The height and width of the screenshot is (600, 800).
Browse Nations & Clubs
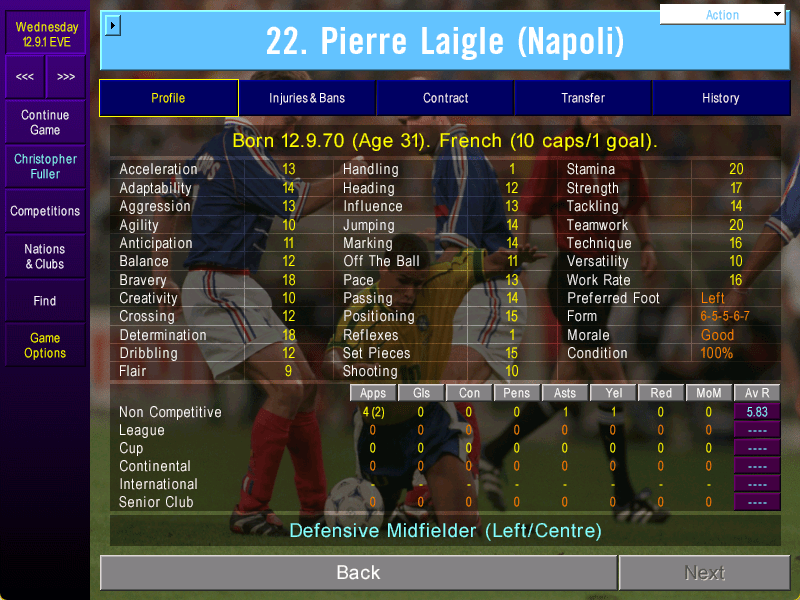coord(45,256)
